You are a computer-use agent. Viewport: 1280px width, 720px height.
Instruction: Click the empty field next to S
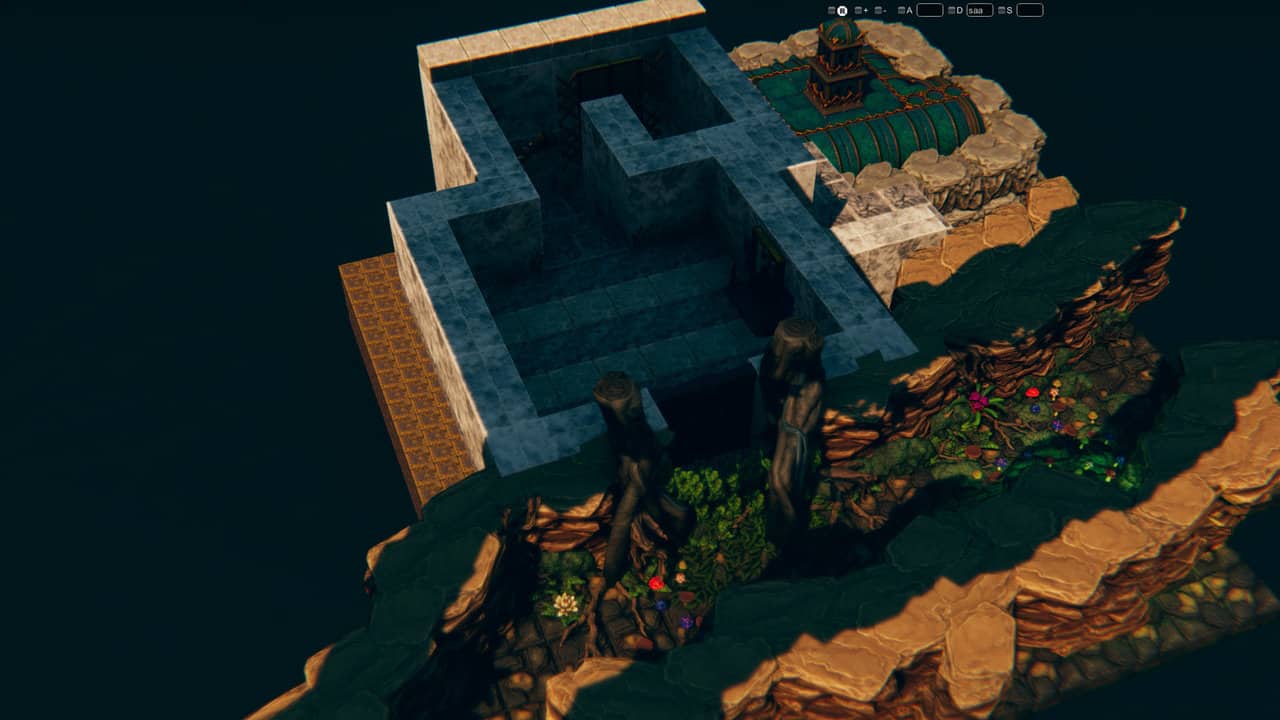click(1029, 9)
